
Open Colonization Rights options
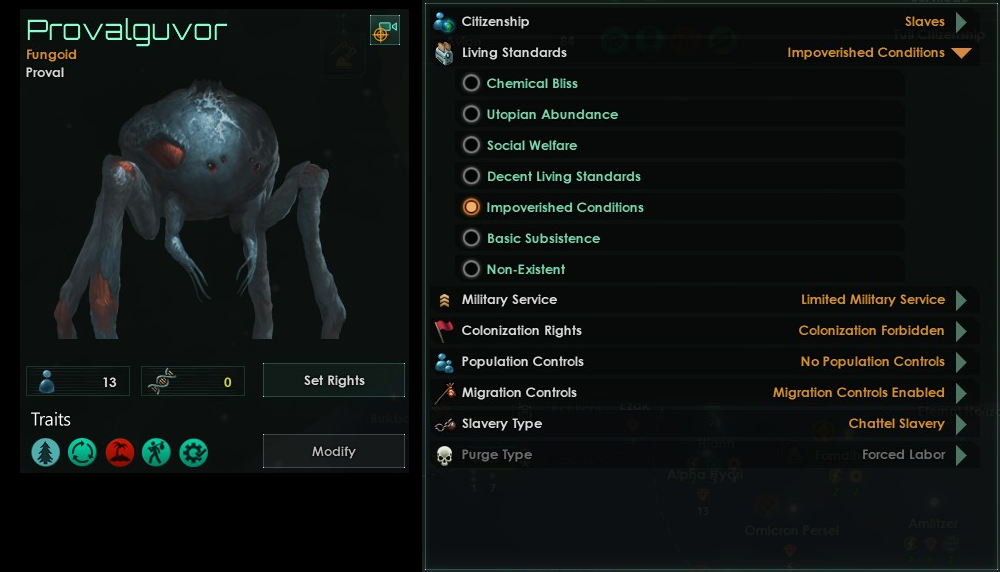(961, 331)
